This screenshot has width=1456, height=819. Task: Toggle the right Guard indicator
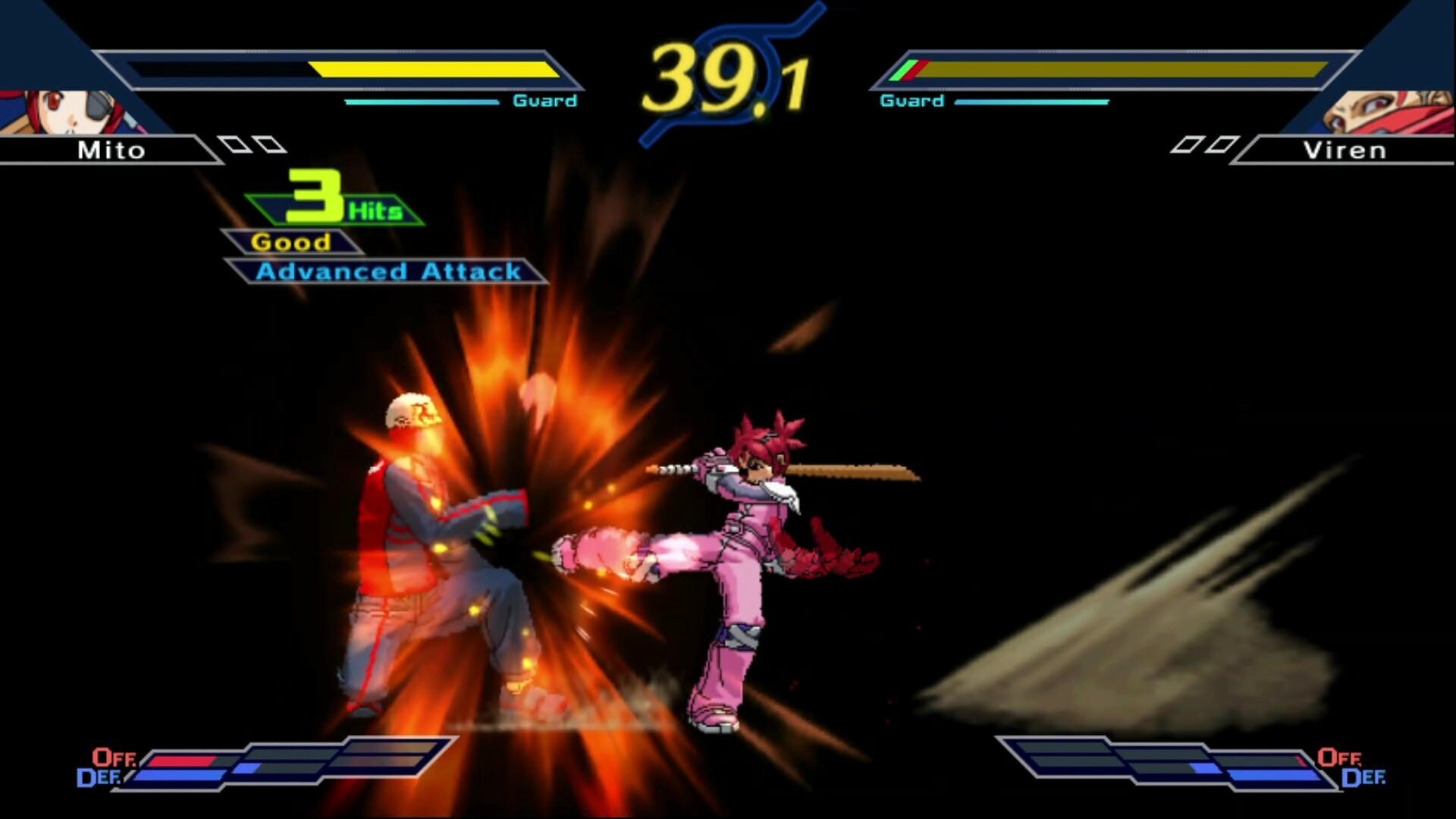coord(910,99)
